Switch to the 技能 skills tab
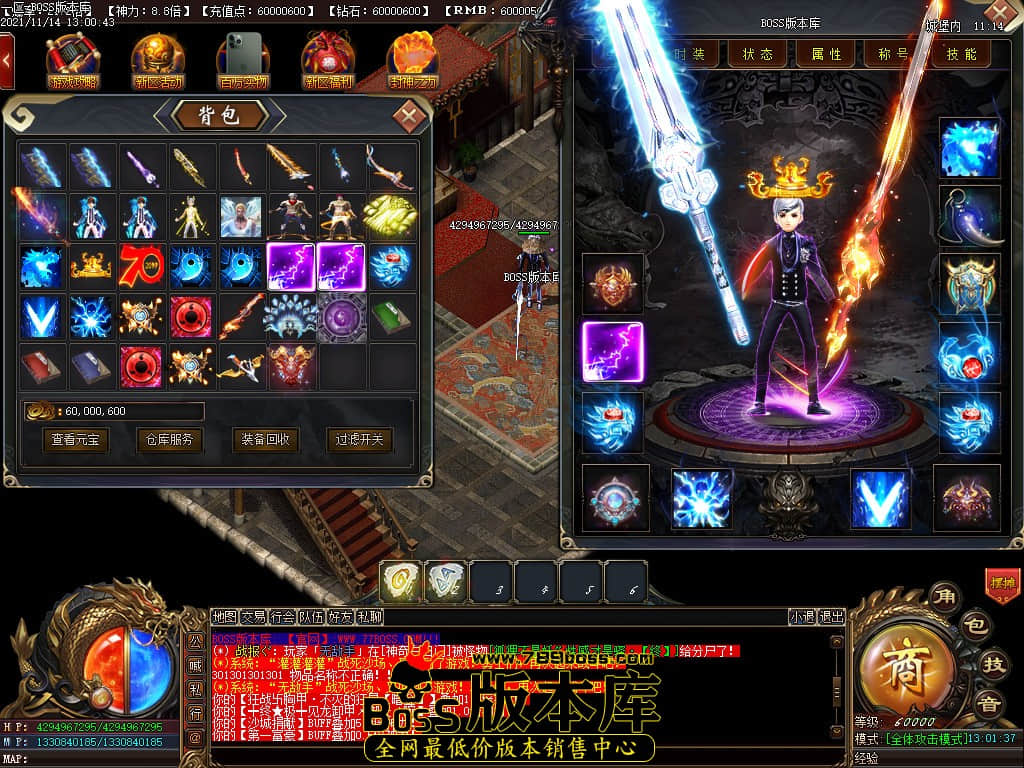Screen dimensions: 1024x768 [x=961, y=54]
